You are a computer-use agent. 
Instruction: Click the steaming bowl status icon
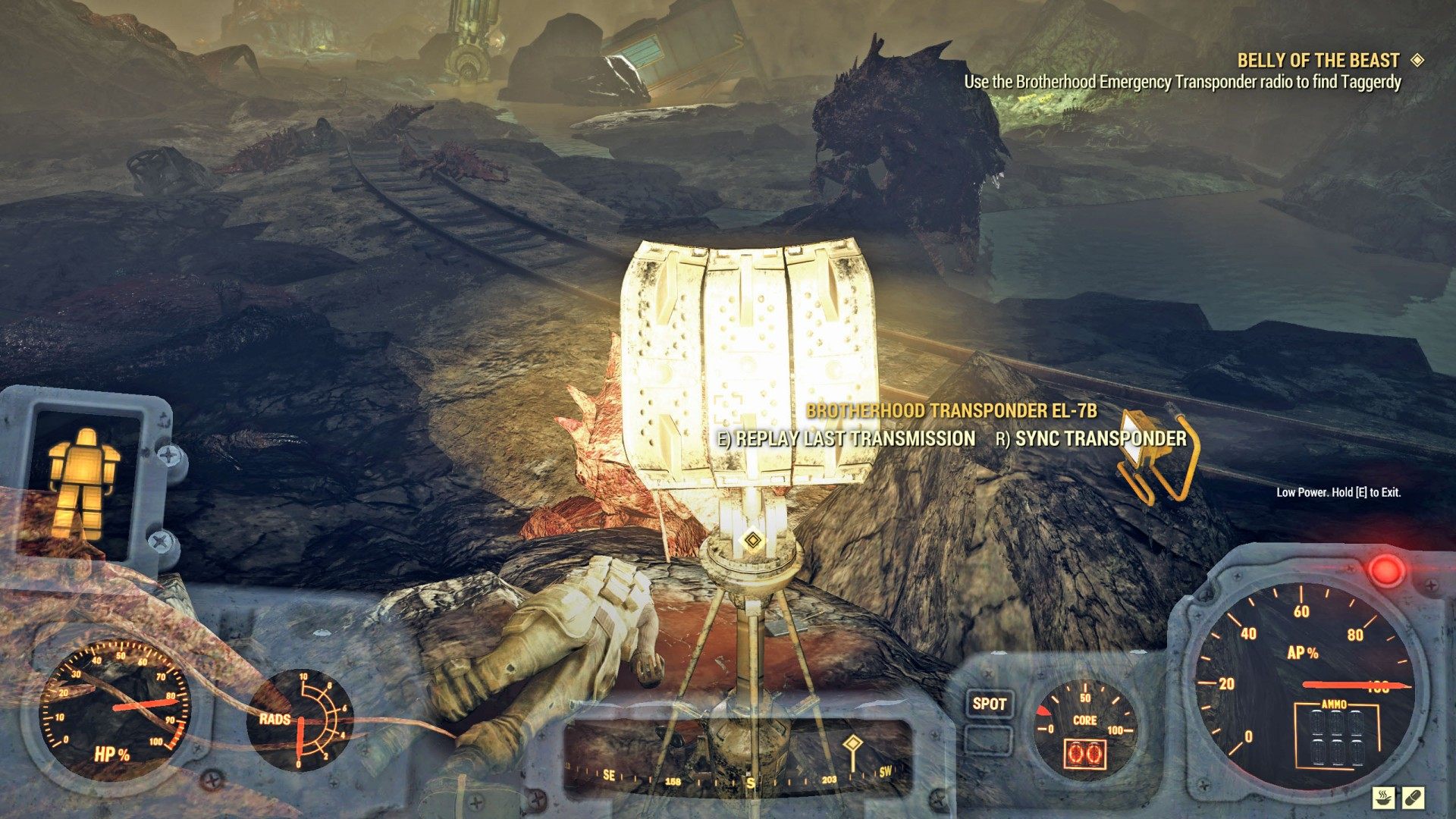pyautogui.click(x=1384, y=797)
